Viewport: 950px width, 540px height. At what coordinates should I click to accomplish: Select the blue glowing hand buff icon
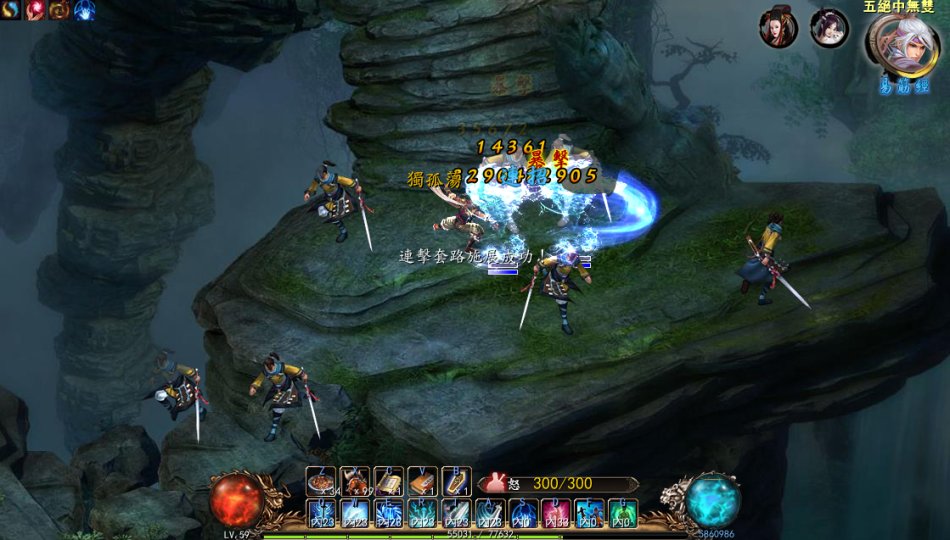[83, 10]
